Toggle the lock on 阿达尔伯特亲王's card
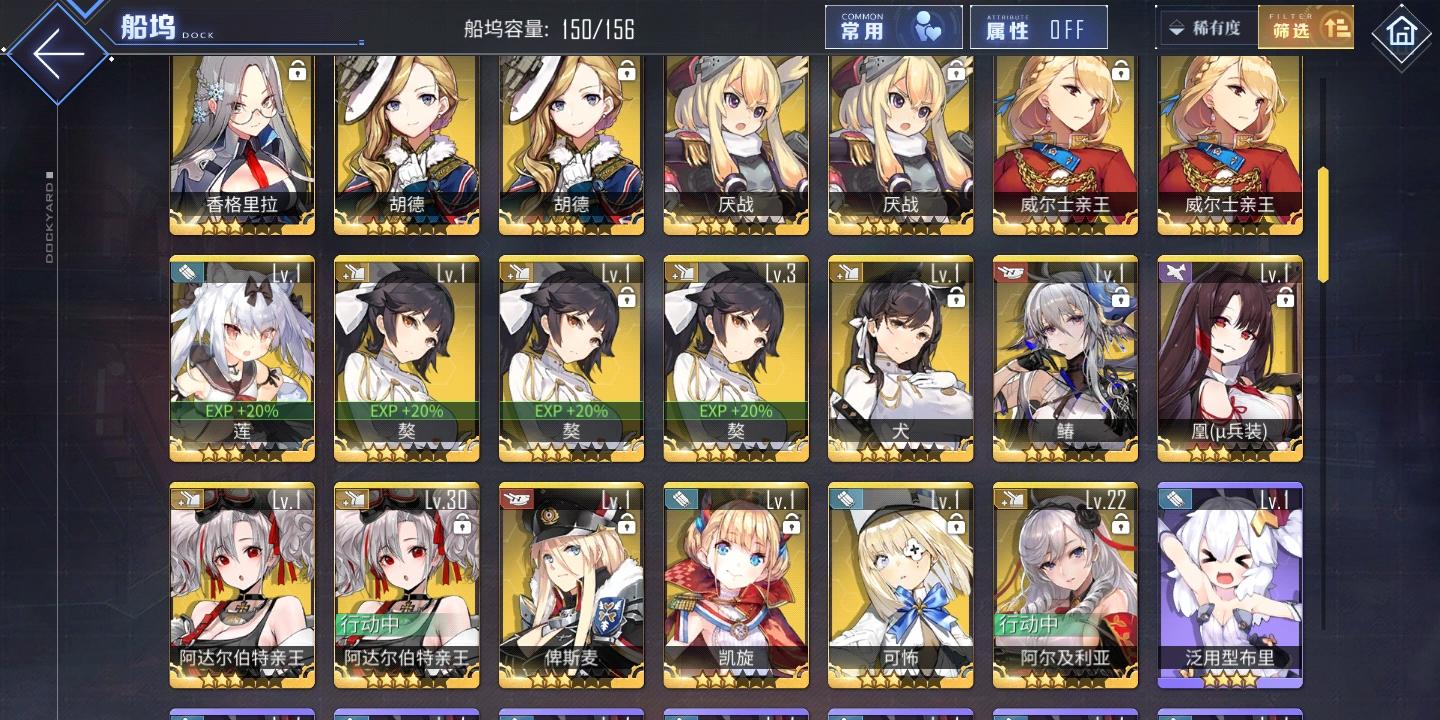This screenshot has width=1440, height=720. click(461, 524)
